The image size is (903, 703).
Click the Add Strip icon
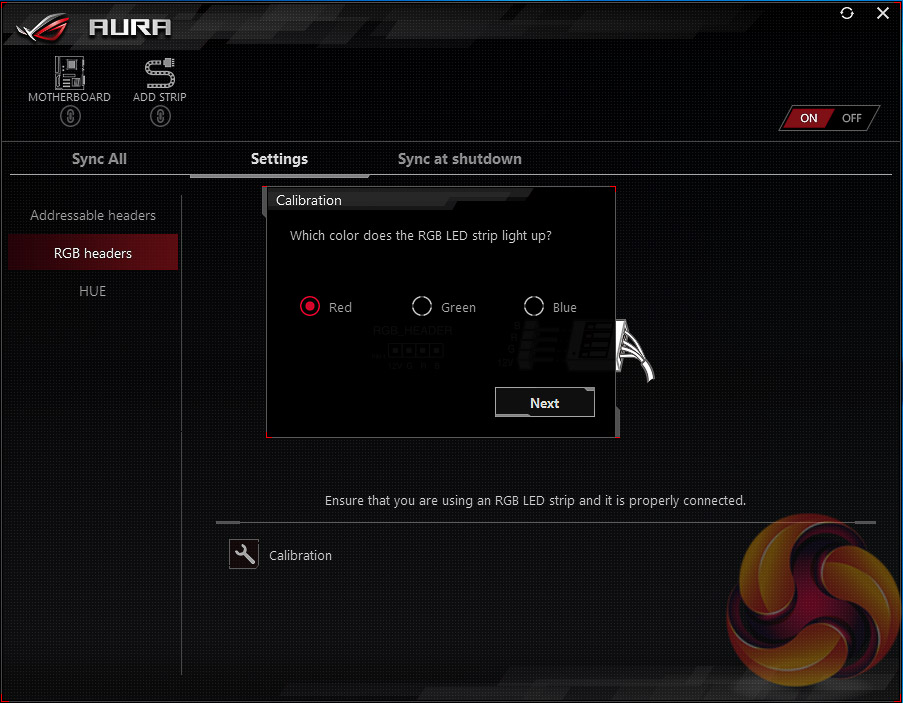[x=160, y=72]
